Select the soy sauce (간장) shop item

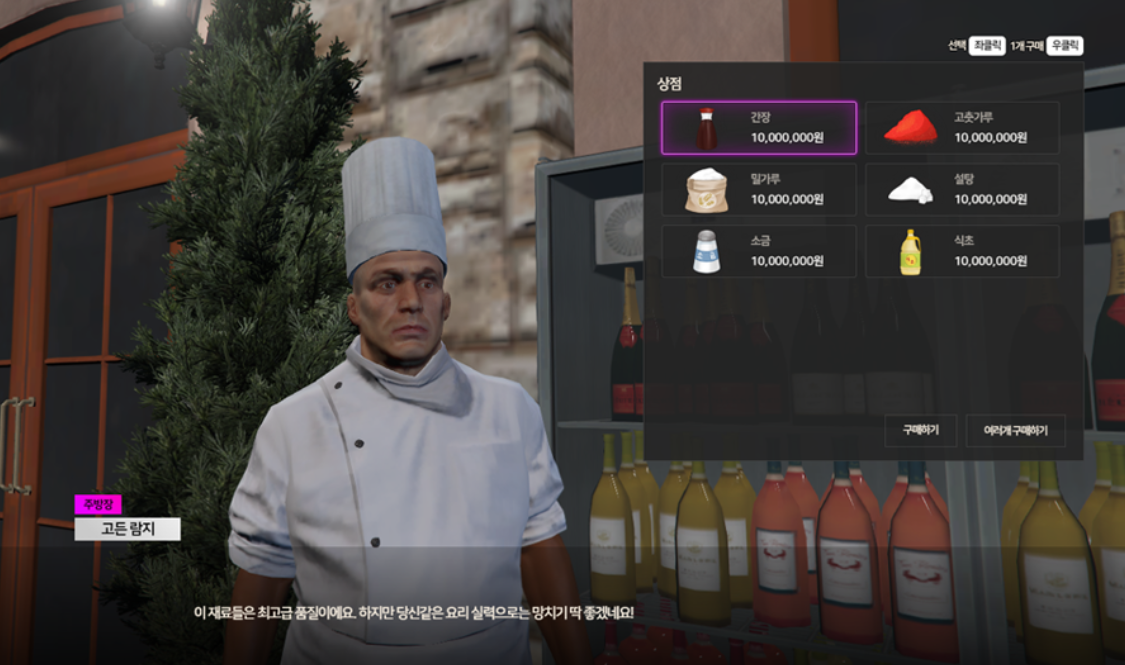point(758,128)
